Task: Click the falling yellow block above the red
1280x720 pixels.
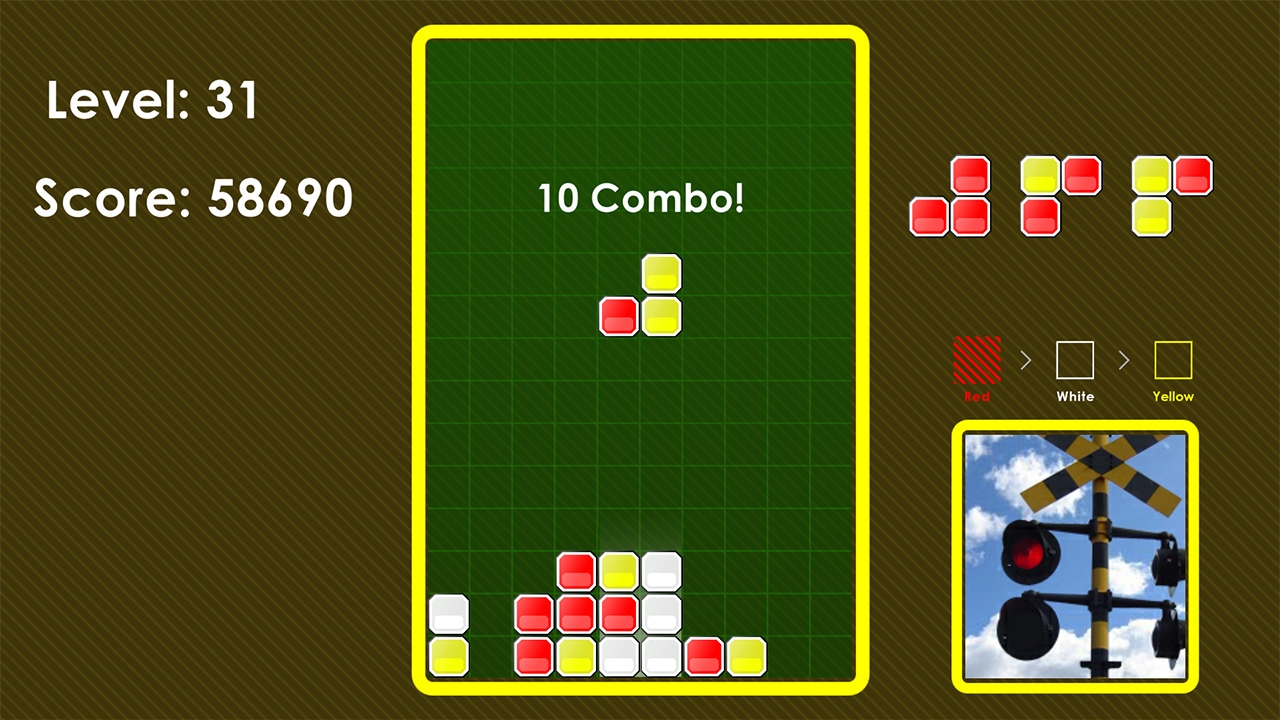Action: (662, 271)
